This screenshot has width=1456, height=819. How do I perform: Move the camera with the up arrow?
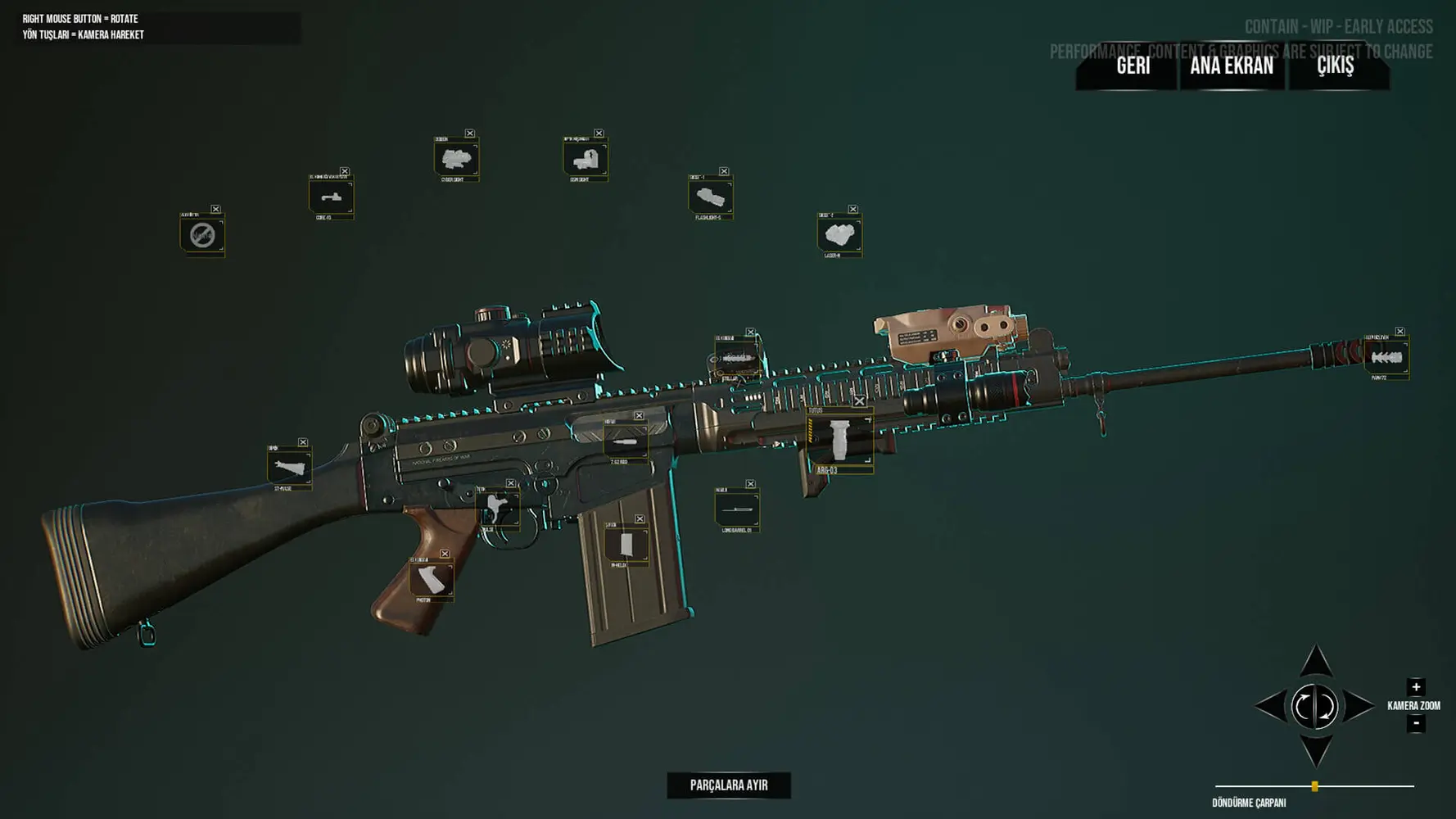pyautogui.click(x=1315, y=662)
